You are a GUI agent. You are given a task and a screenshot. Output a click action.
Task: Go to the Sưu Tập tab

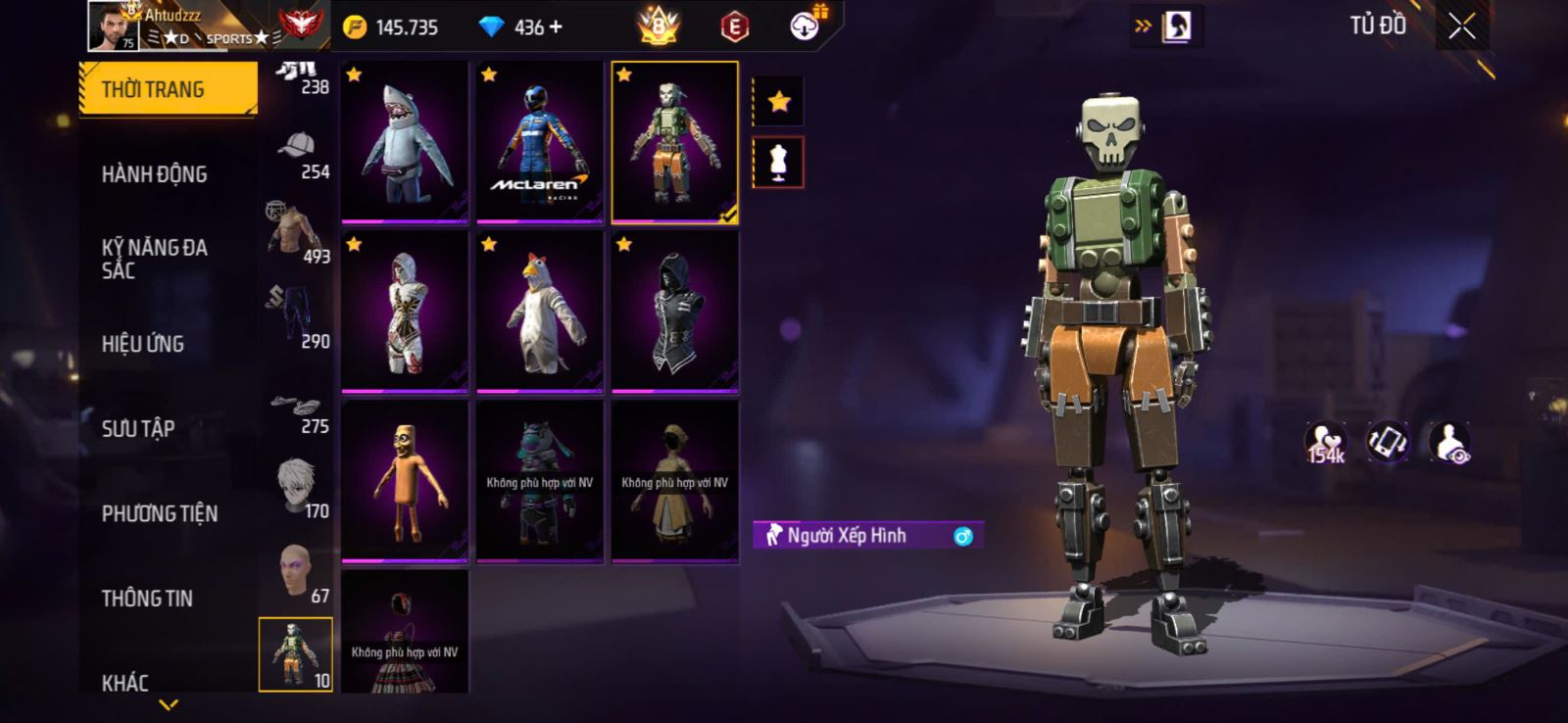pyautogui.click(x=138, y=429)
